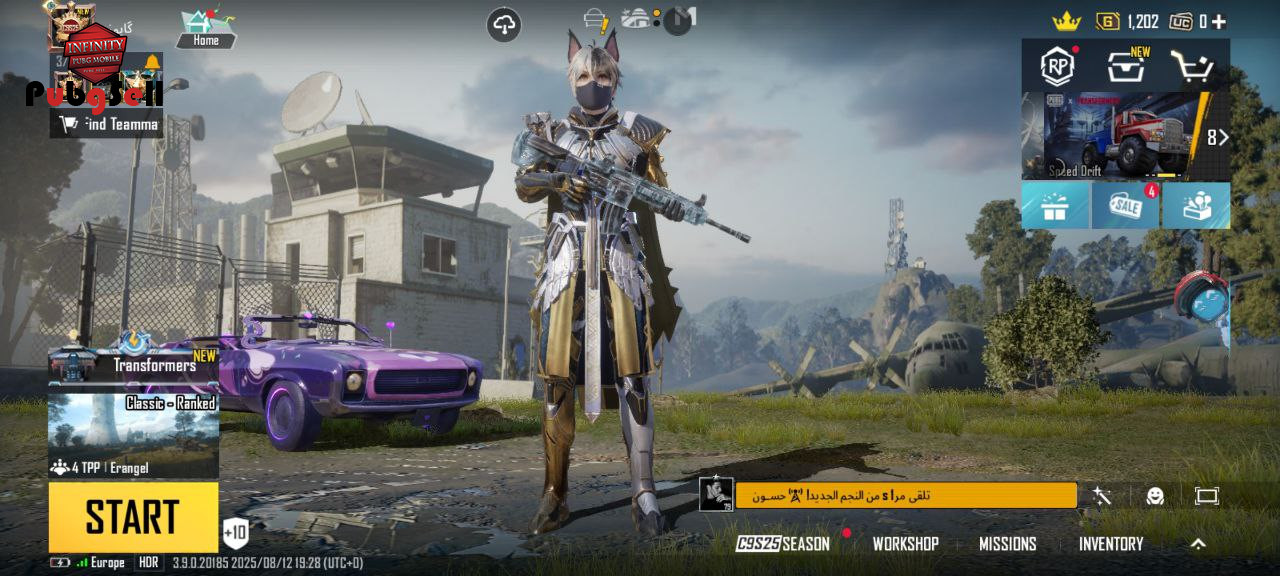The height and width of the screenshot is (576, 1280).
Task: Open the MISSIONS menu
Action: 1007,544
